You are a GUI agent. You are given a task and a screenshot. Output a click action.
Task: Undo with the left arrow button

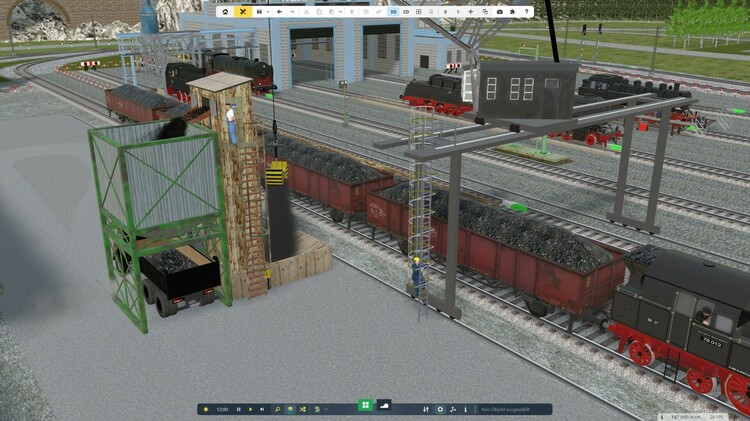(279, 11)
